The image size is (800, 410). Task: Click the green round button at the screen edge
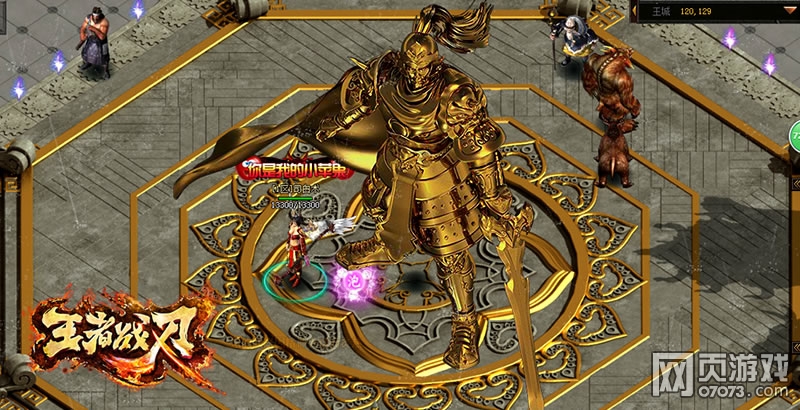794,135
